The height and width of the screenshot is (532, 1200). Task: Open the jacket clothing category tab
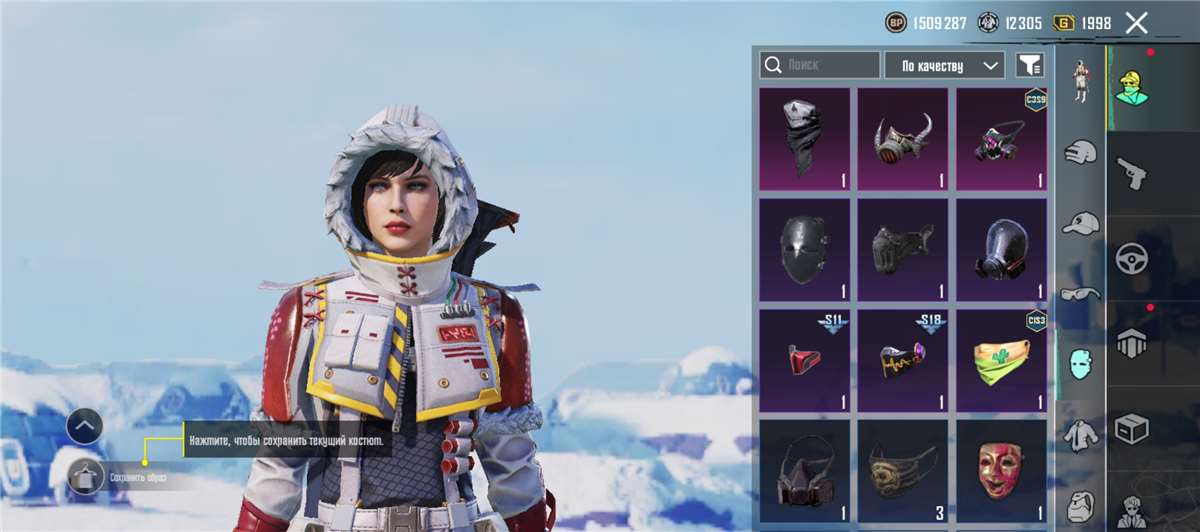1080,433
